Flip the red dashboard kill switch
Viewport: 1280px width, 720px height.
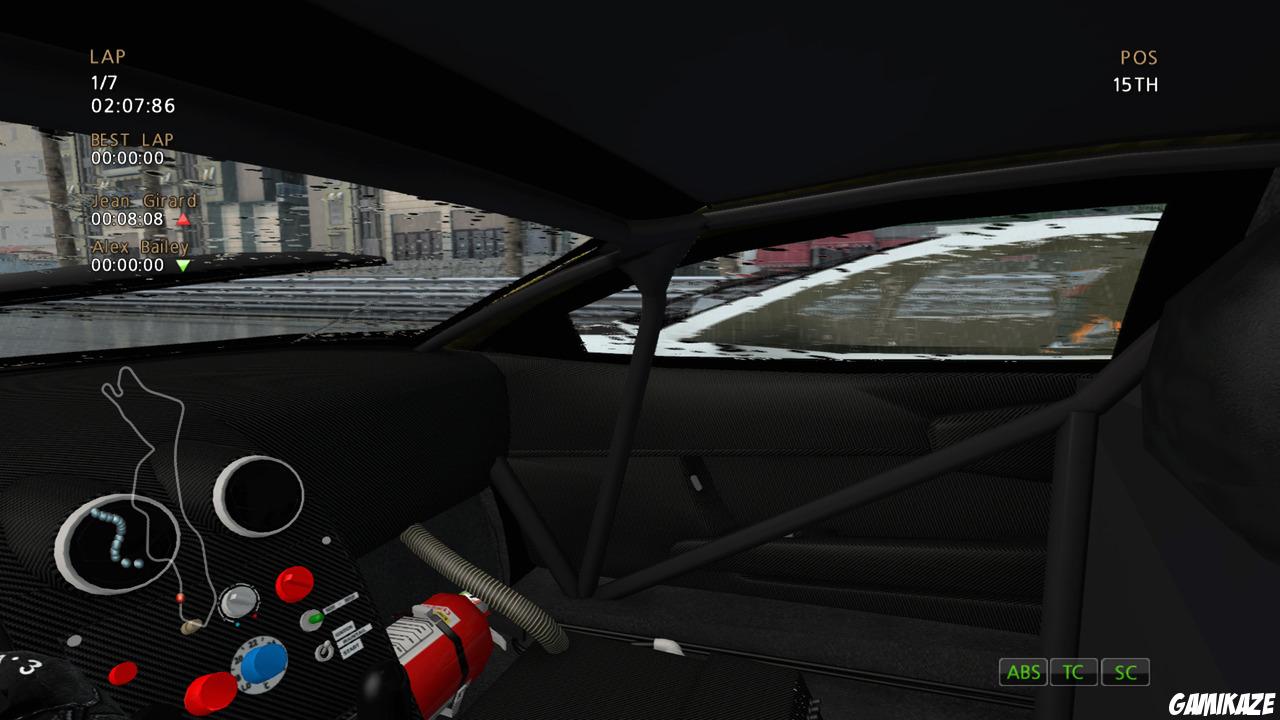tap(293, 583)
